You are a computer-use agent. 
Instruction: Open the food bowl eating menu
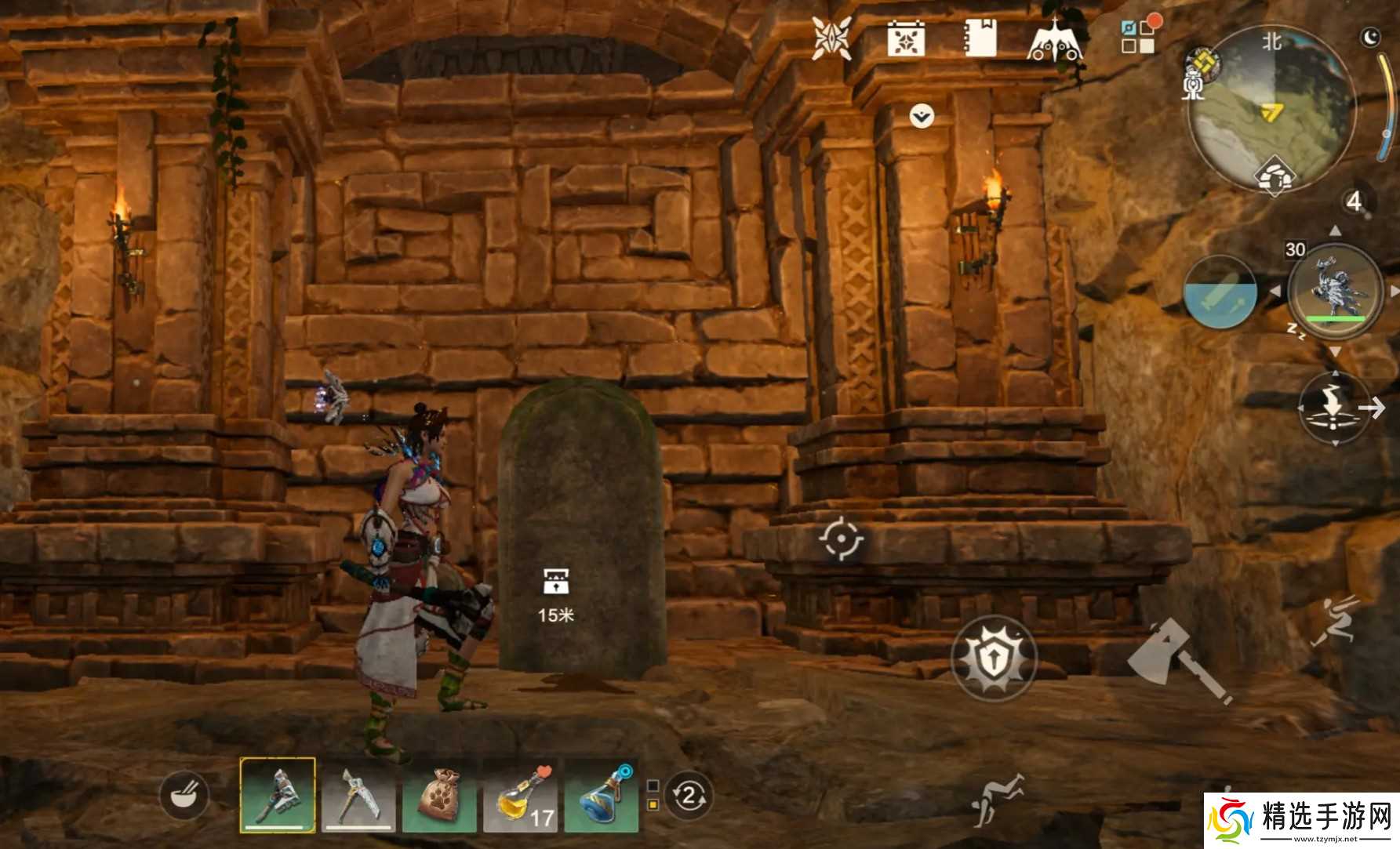point(184,796)
